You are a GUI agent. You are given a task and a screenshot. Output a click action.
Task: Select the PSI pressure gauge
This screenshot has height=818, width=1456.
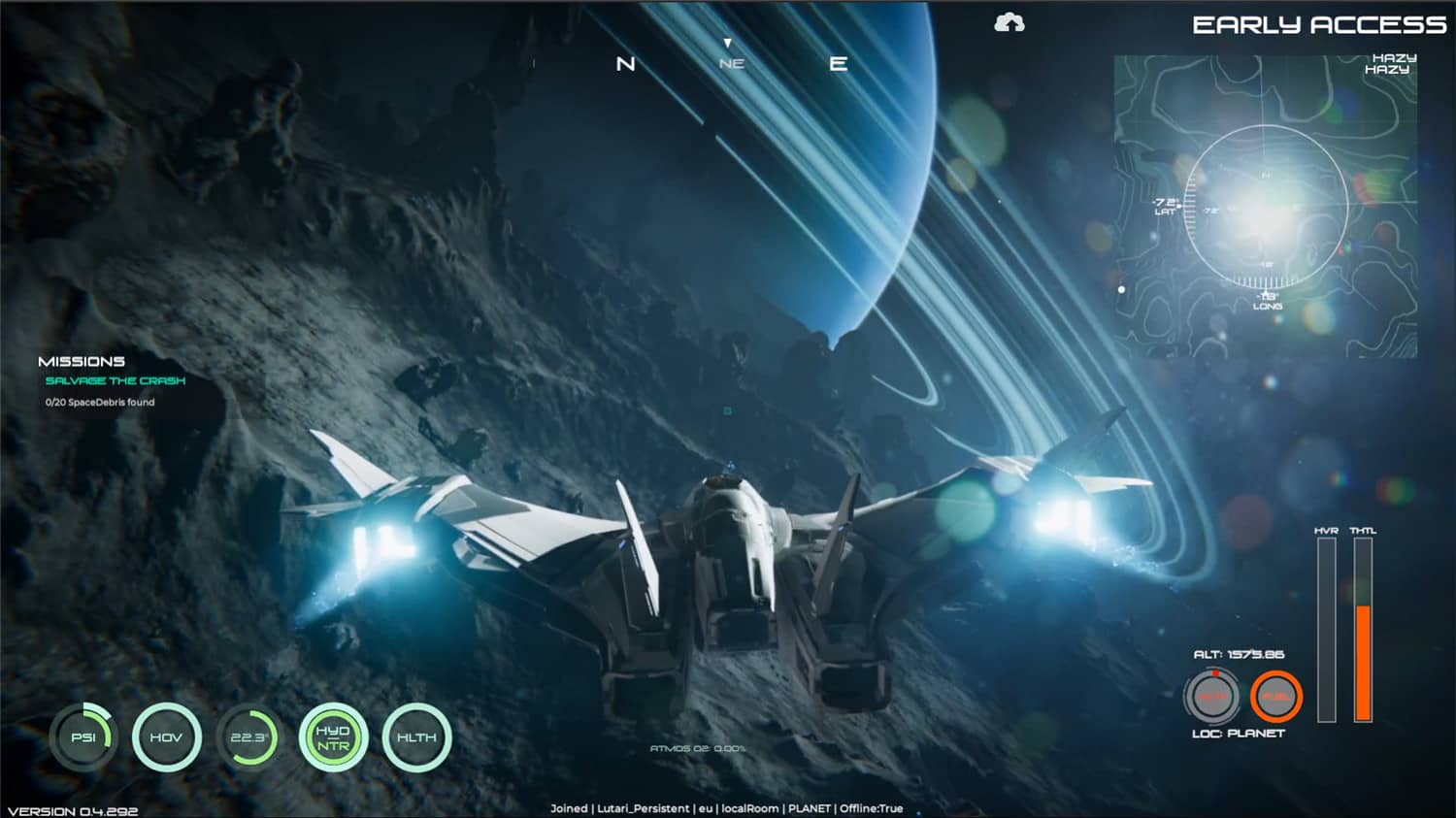coord(83,737)
